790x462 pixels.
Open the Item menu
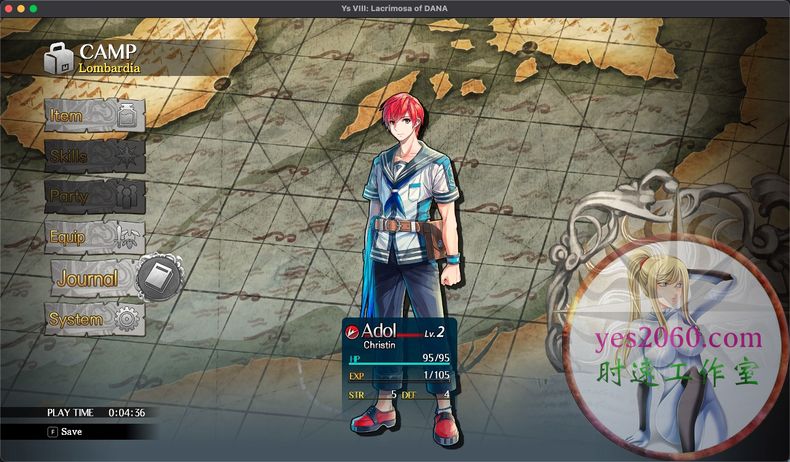point(94,116)
